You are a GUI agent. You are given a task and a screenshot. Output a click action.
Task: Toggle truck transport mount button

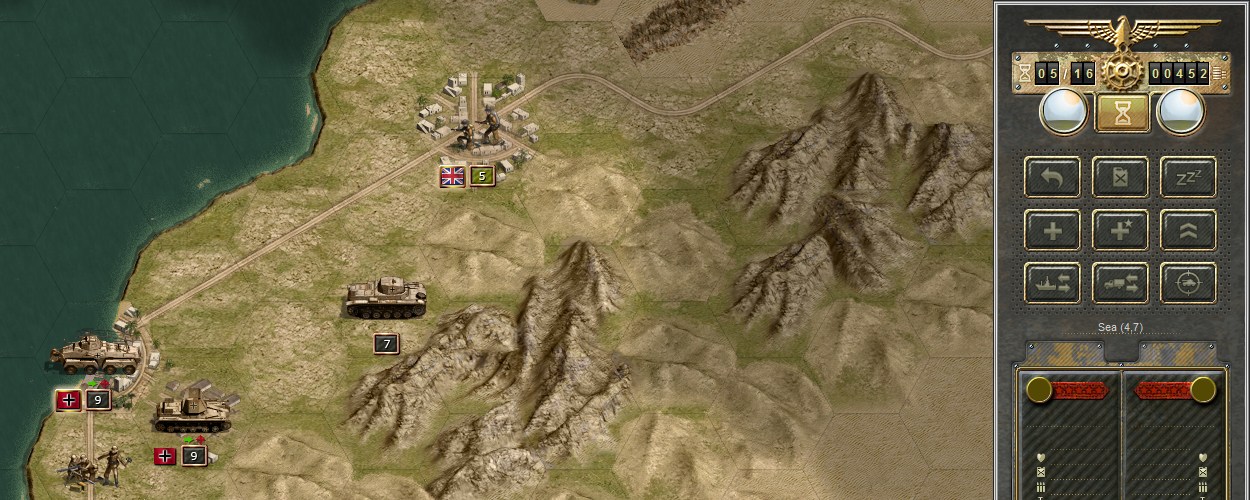pyautogui.click(x=1120, y=283)
